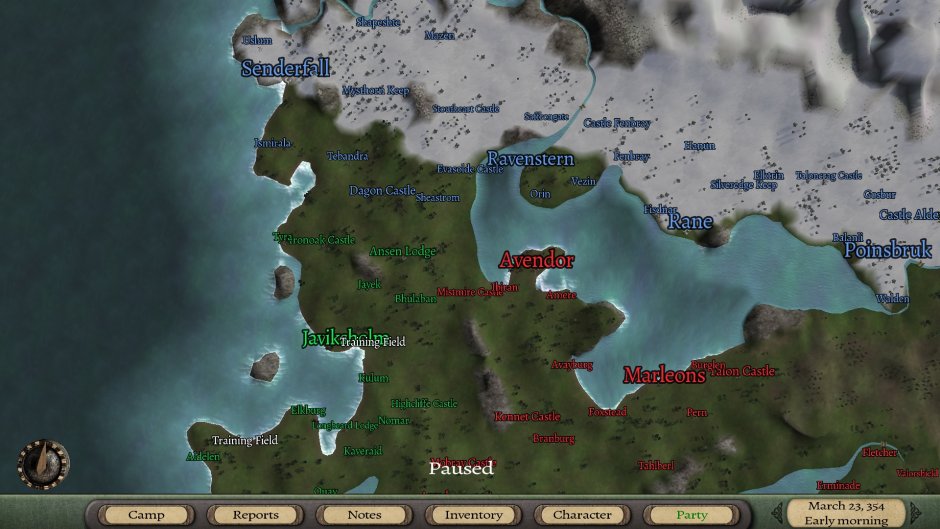Open the Notes window
Viewport: 940px width, 529px height.
[364, 515]
